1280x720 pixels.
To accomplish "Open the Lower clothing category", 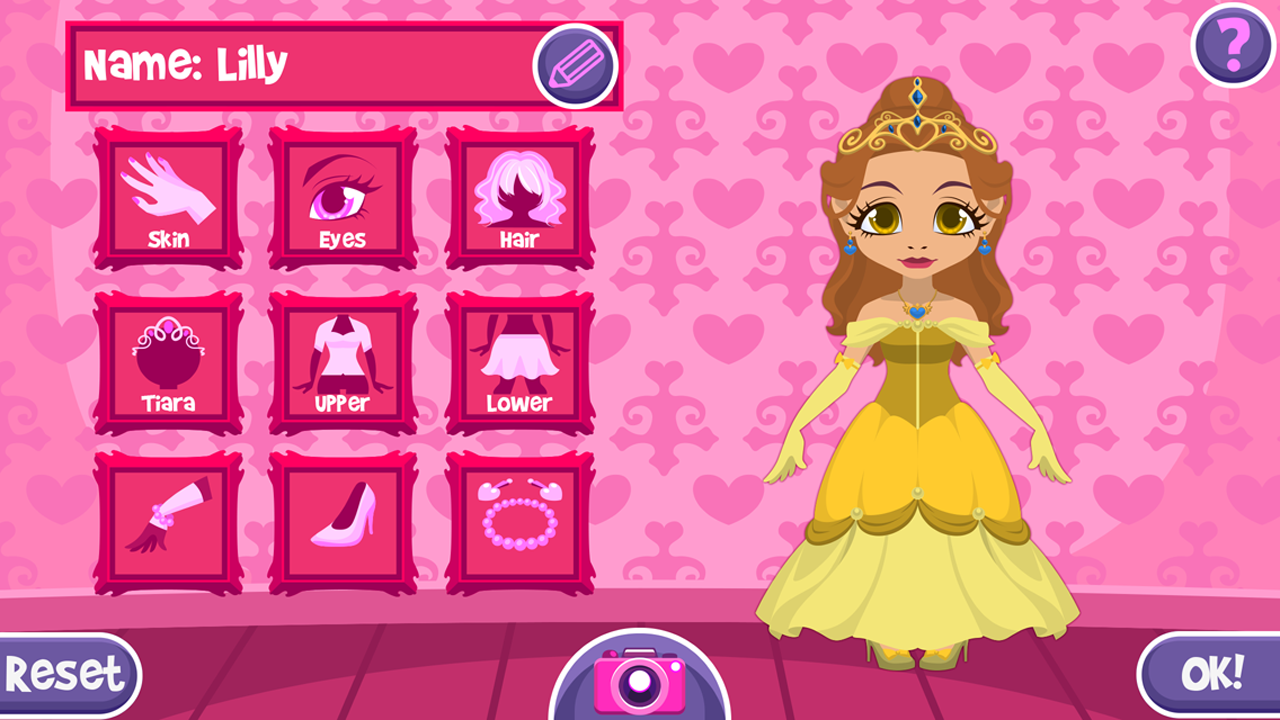I will (518, 360).
